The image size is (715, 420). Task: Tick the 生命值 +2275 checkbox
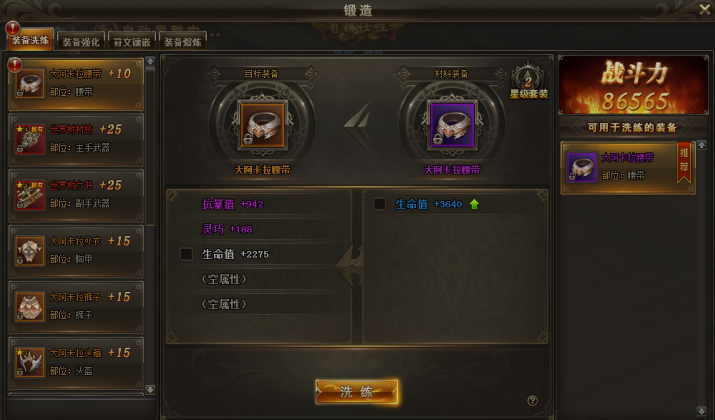pyautogui.click(x=186, y=254)
